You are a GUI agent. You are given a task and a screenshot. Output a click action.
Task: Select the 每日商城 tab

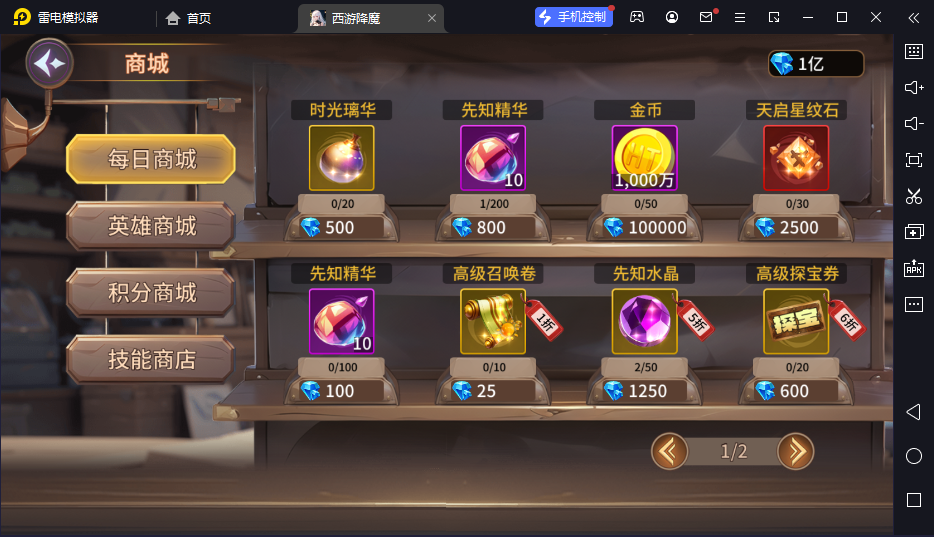pyautogui.click(x=151, y=159)
